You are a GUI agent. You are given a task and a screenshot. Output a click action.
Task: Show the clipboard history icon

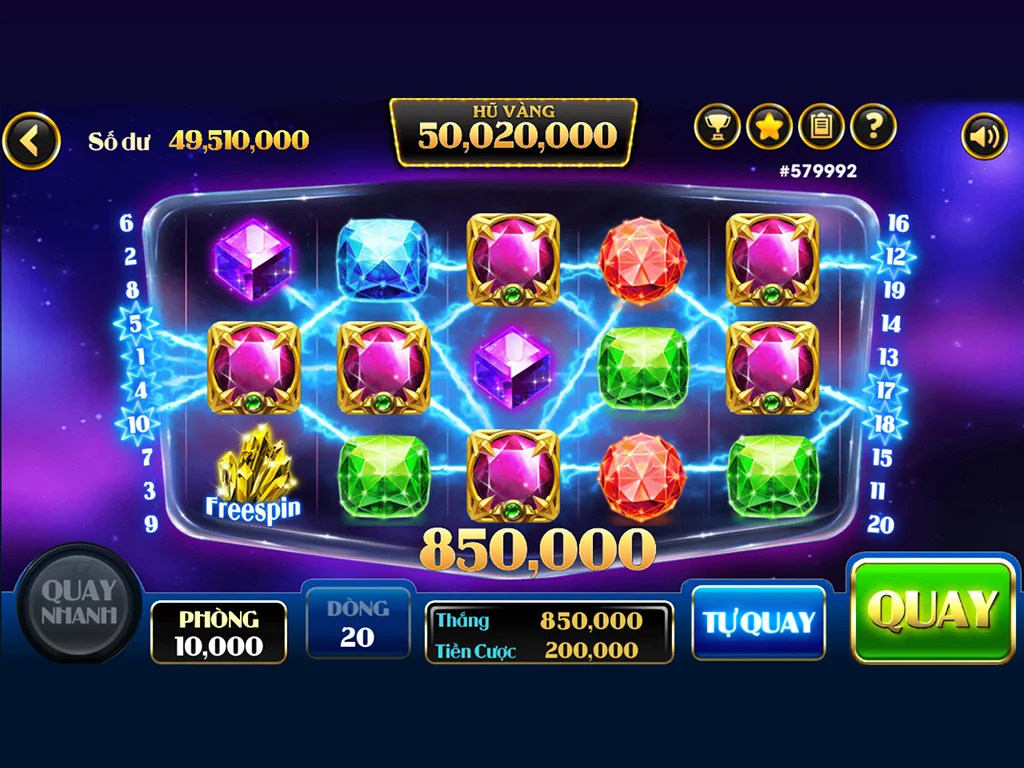click(x=821, y=127)
